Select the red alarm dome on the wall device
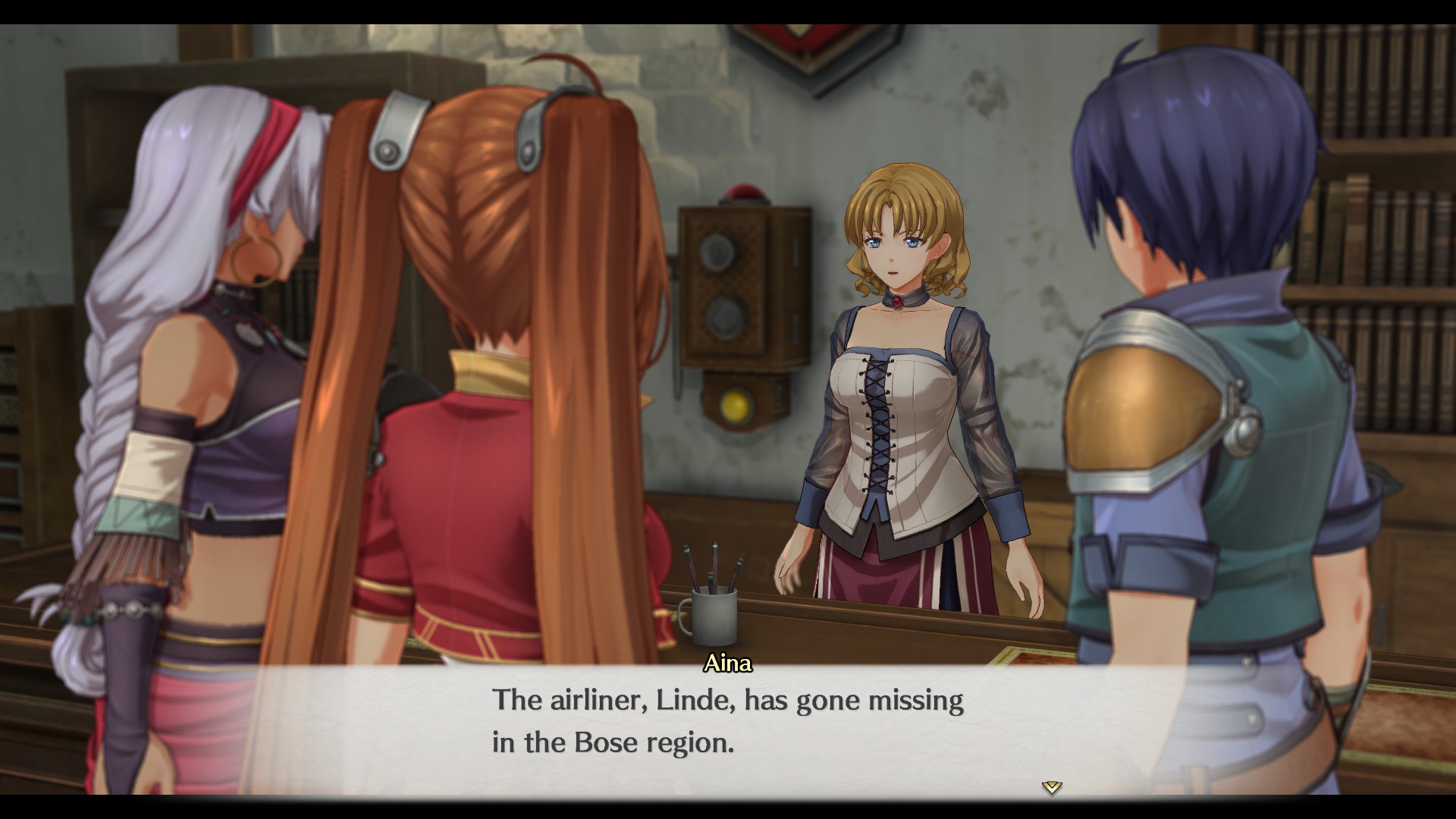Screen dimensions: 1456x819 [x=744, y=193]
